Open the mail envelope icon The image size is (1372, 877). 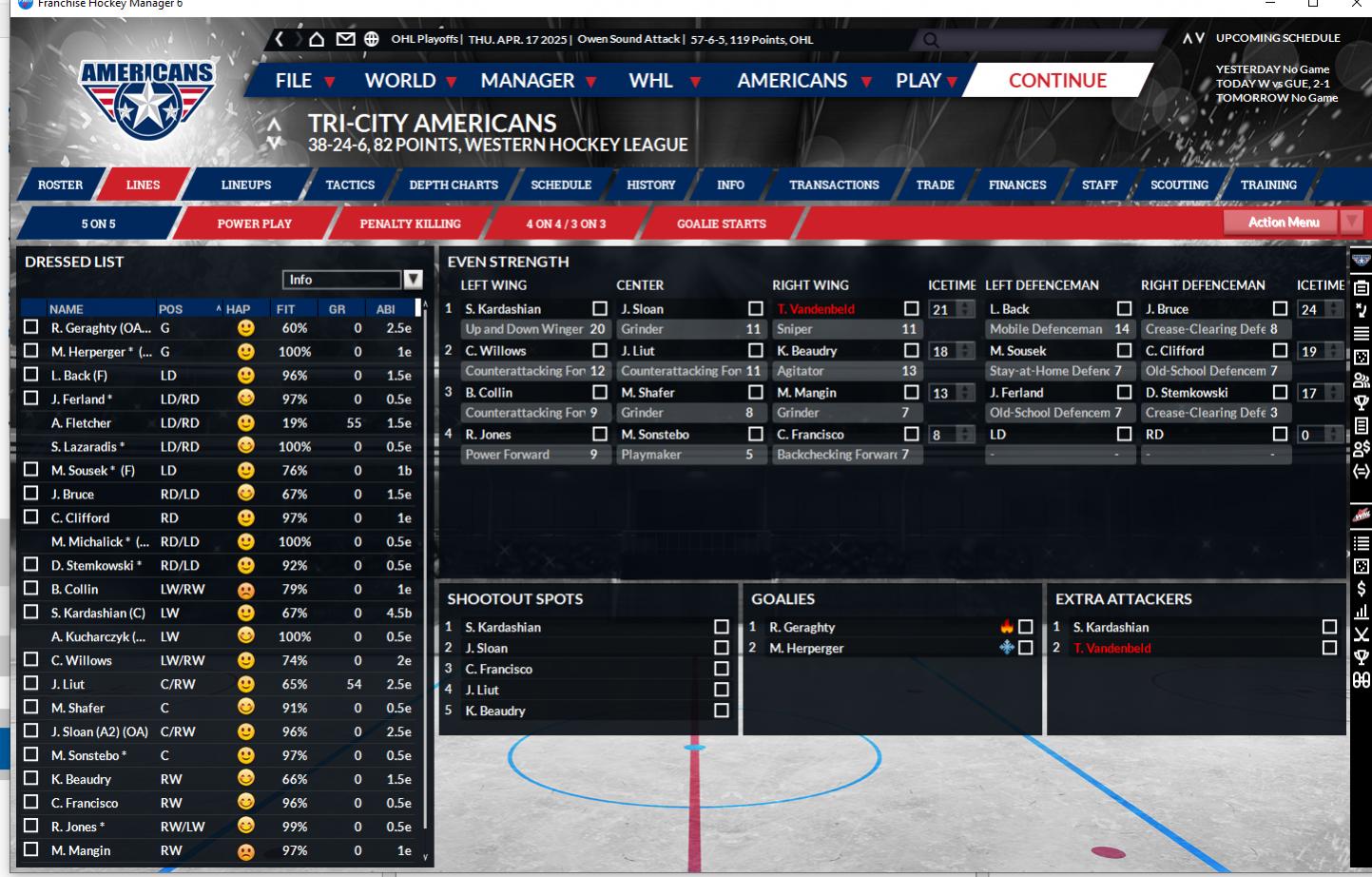pos(345,39)
